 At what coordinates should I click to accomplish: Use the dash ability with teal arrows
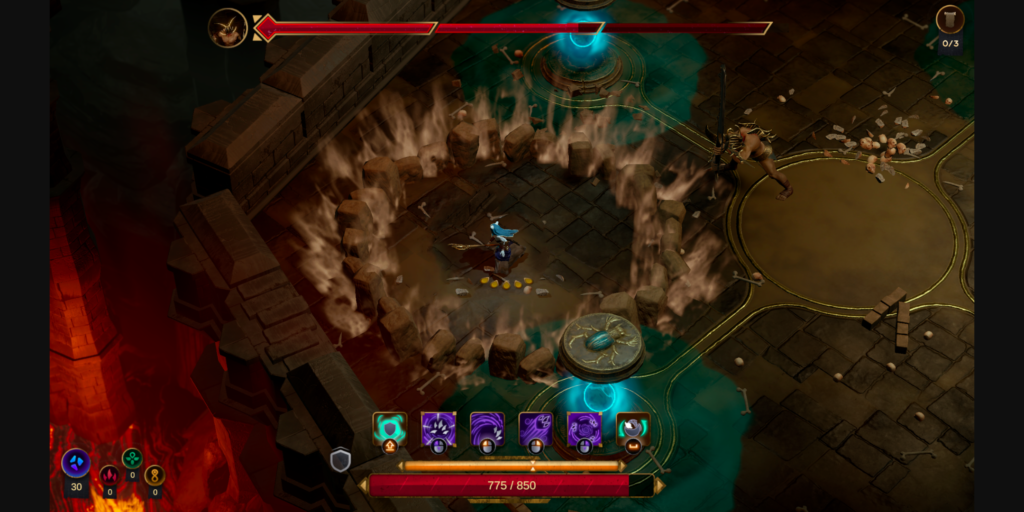pos(633,429)
